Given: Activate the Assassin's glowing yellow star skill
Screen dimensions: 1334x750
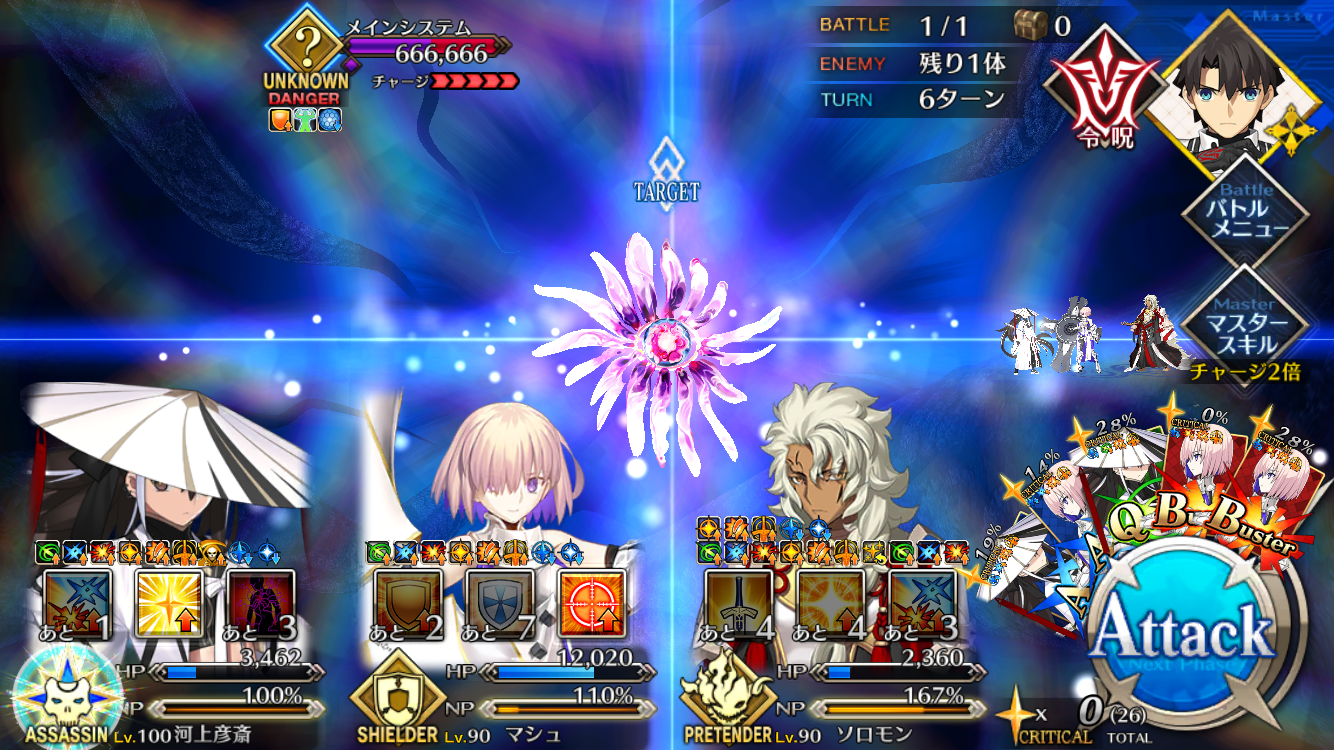Looking at the screenshot, I should [169, 603].
